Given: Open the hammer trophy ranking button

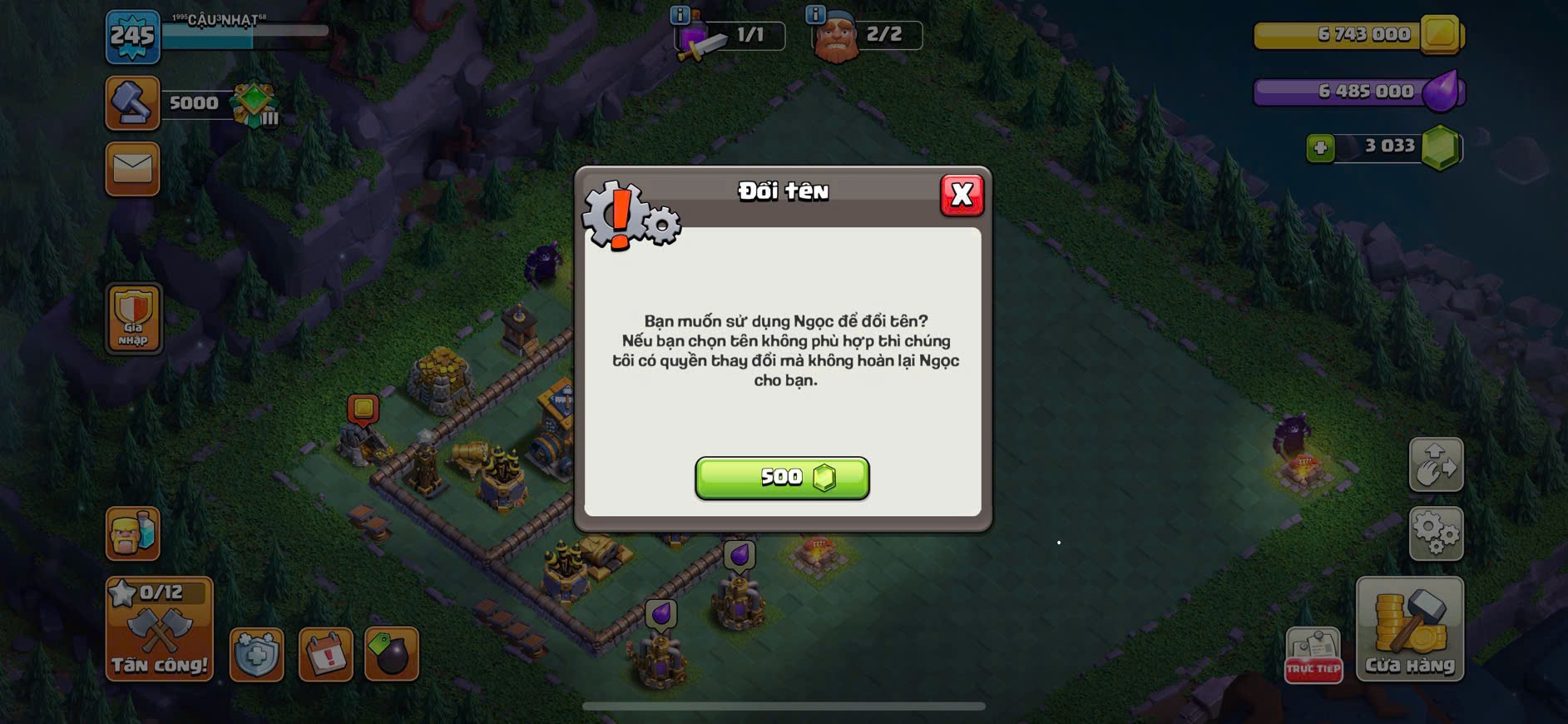Looking at the screenshot, I should pos(132,103).
